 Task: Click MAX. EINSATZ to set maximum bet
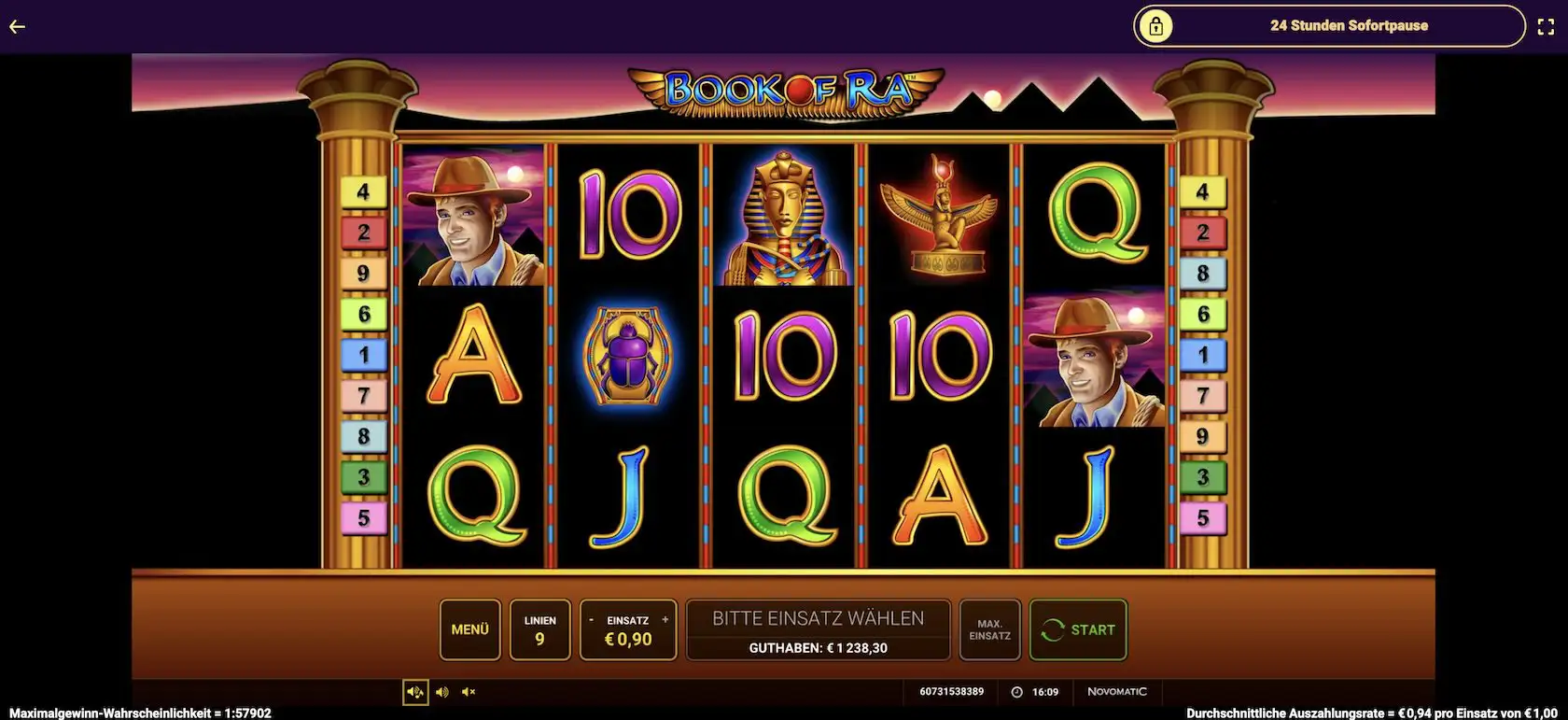[x=989, y=630]
